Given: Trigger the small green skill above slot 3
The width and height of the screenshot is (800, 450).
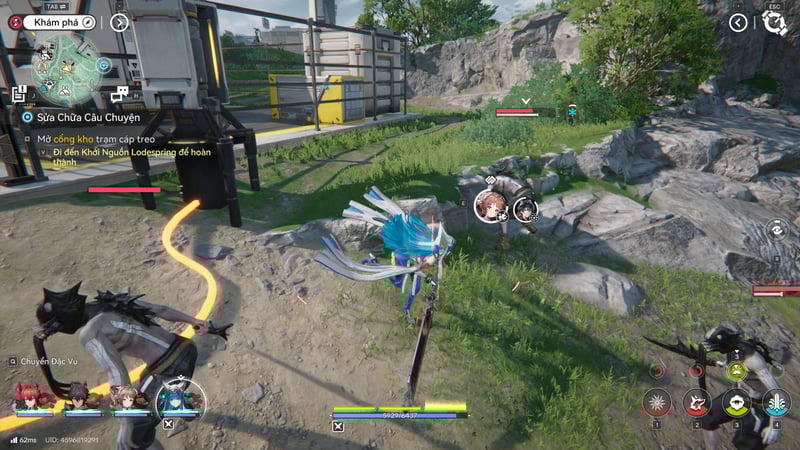Looking at the screenshot, I should [737, 370].
